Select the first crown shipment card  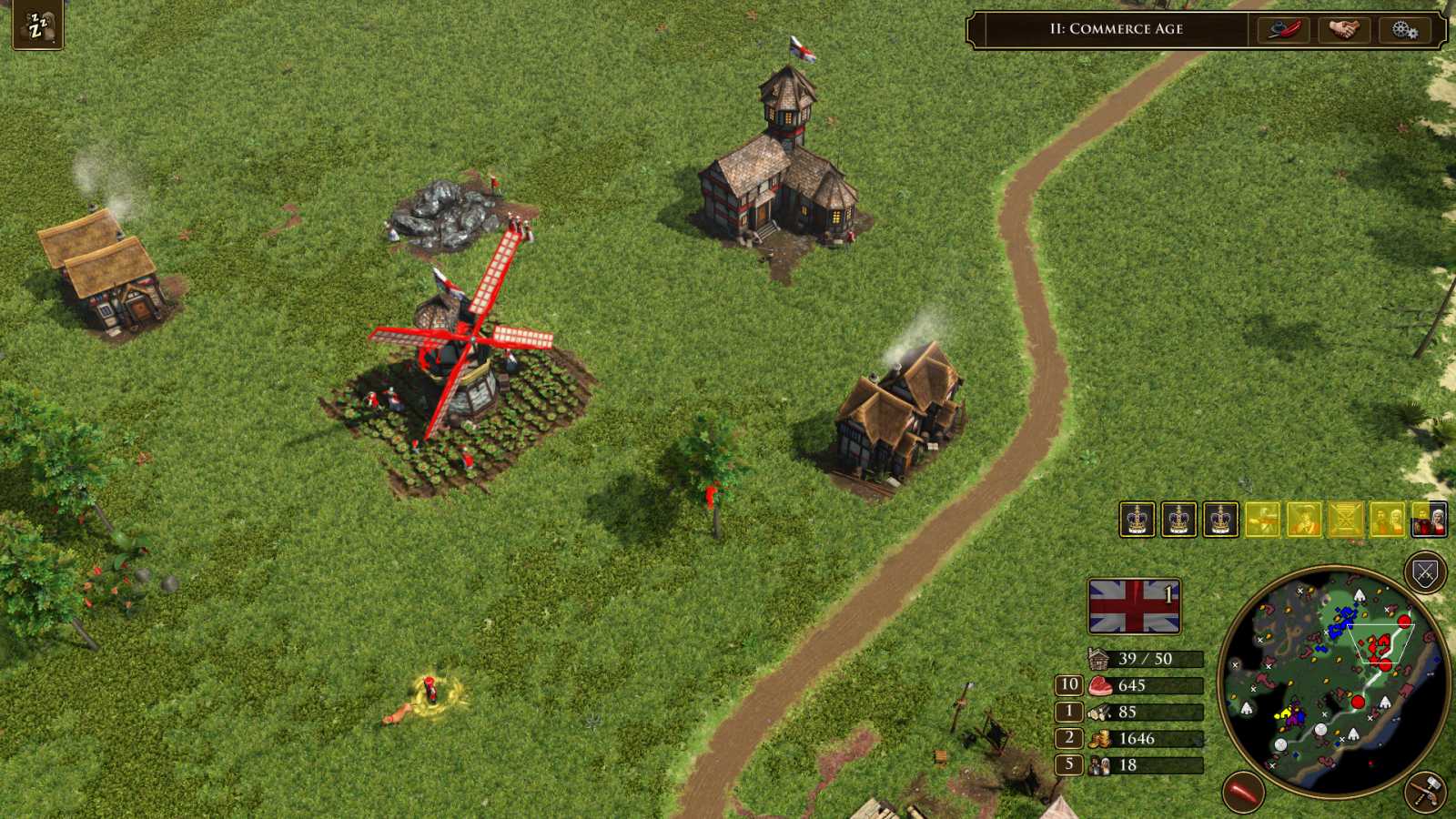coord(1136,521)
